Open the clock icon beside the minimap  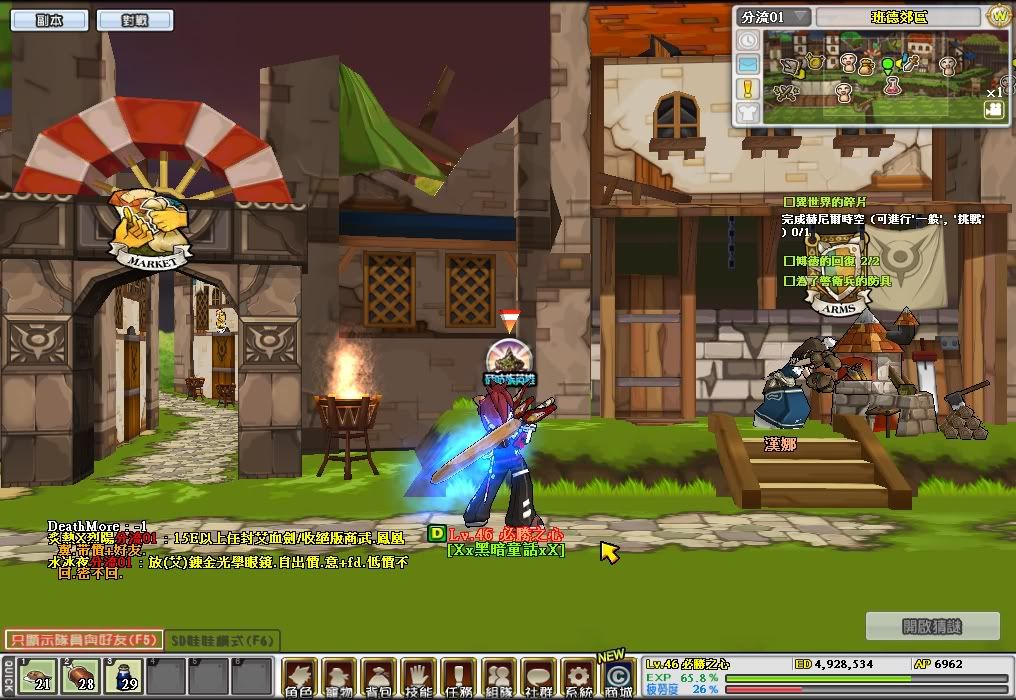tap(747, 40)
